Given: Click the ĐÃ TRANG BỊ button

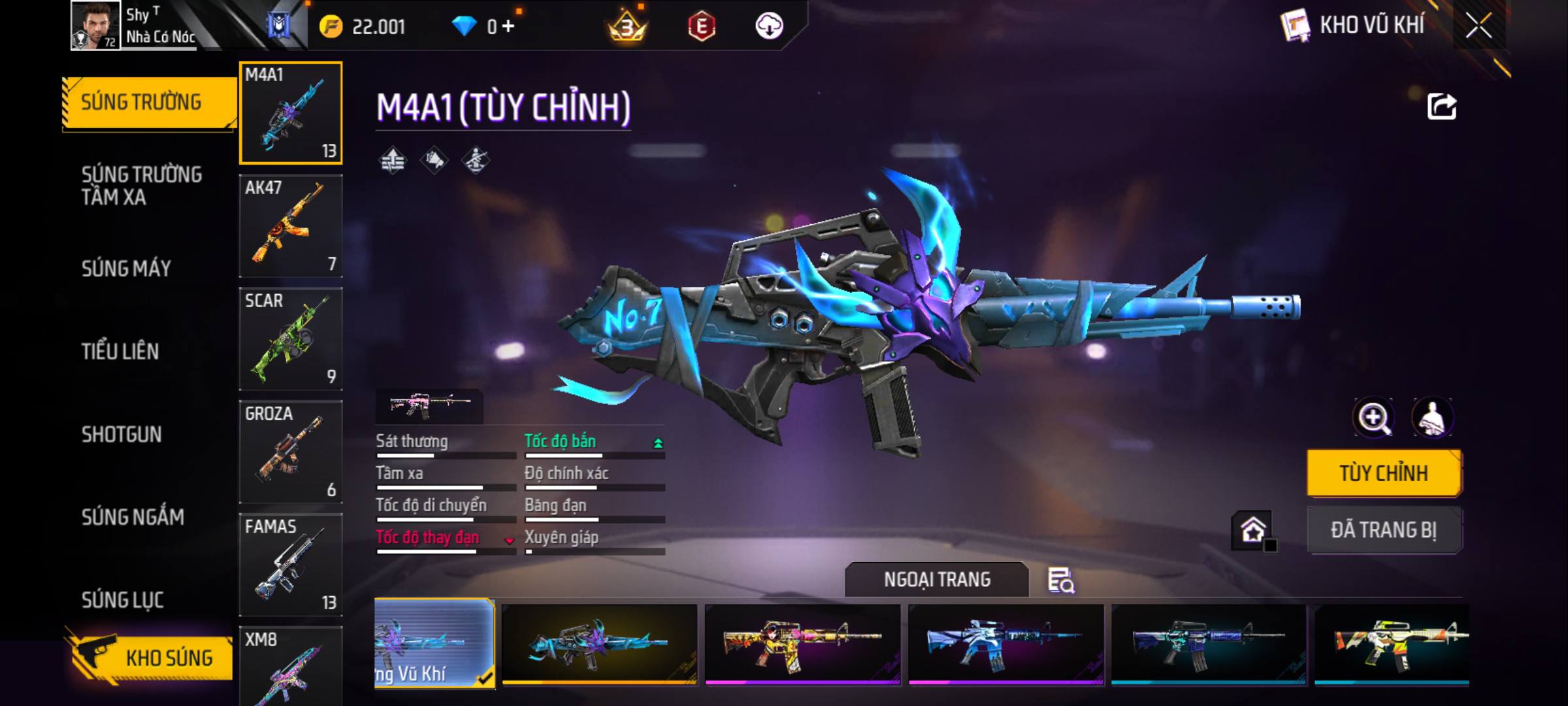Looking at the screenshot, I should (1384, 529).
